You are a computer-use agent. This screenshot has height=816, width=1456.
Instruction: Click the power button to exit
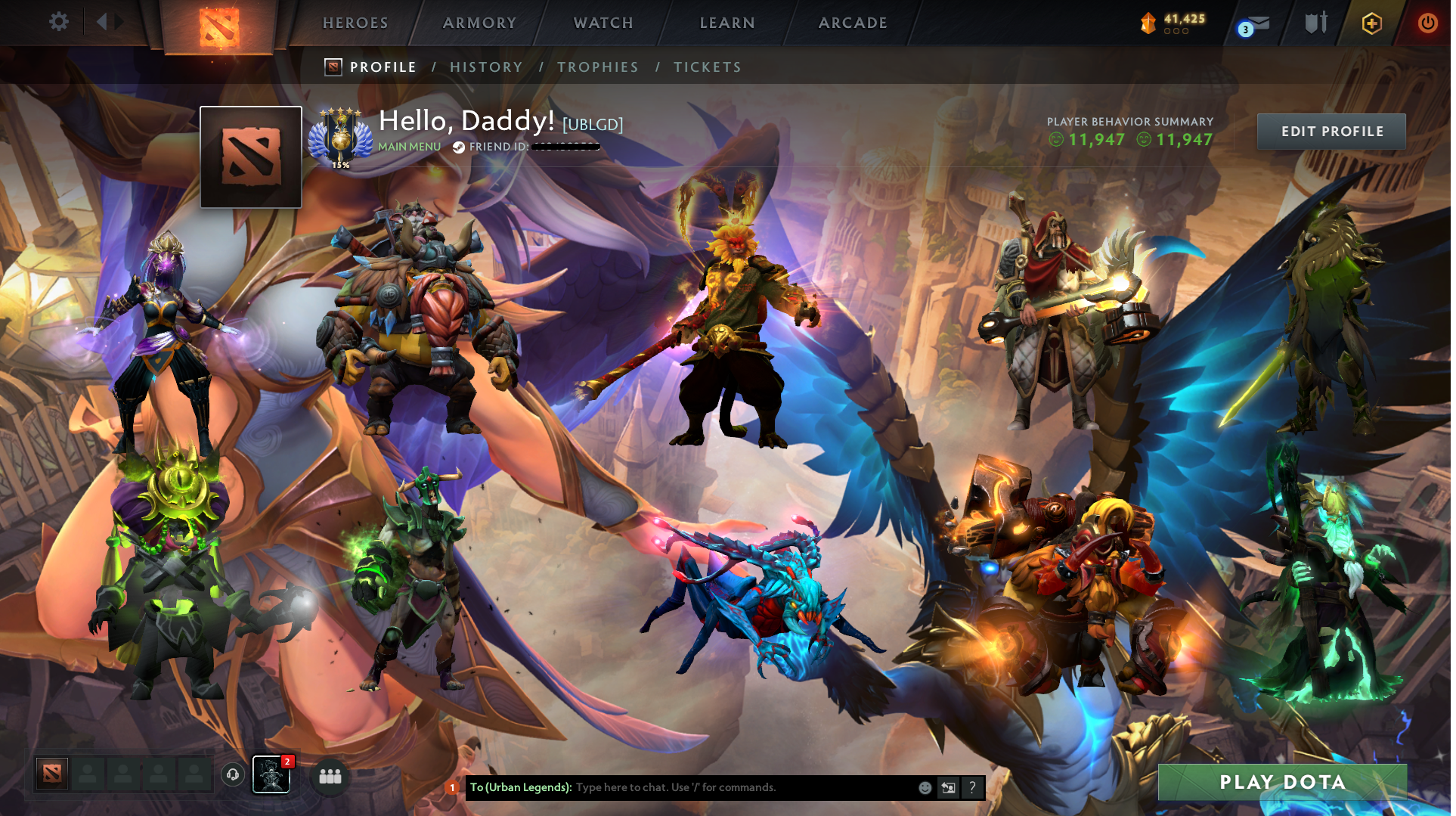click(1427, 22)
